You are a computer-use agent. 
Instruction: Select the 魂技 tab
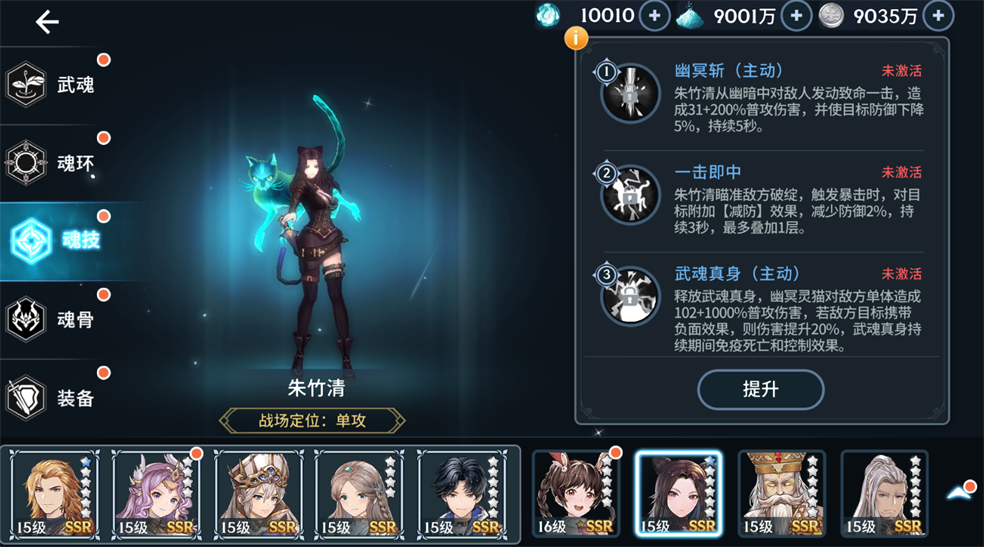click(x=55, y=240)
